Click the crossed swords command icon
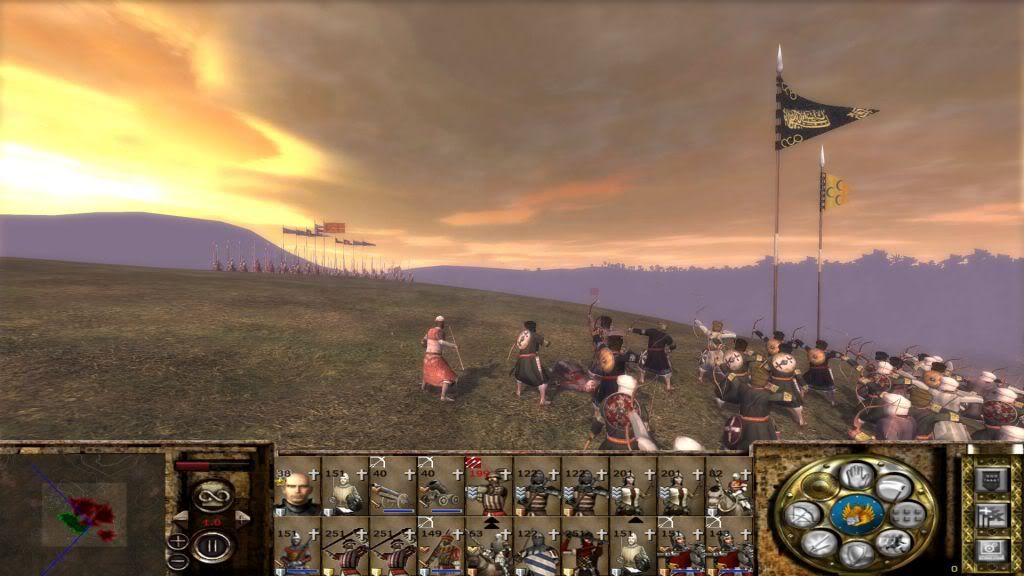The height and width of the screenshot is (576, 1024). [x=818, y=541]
